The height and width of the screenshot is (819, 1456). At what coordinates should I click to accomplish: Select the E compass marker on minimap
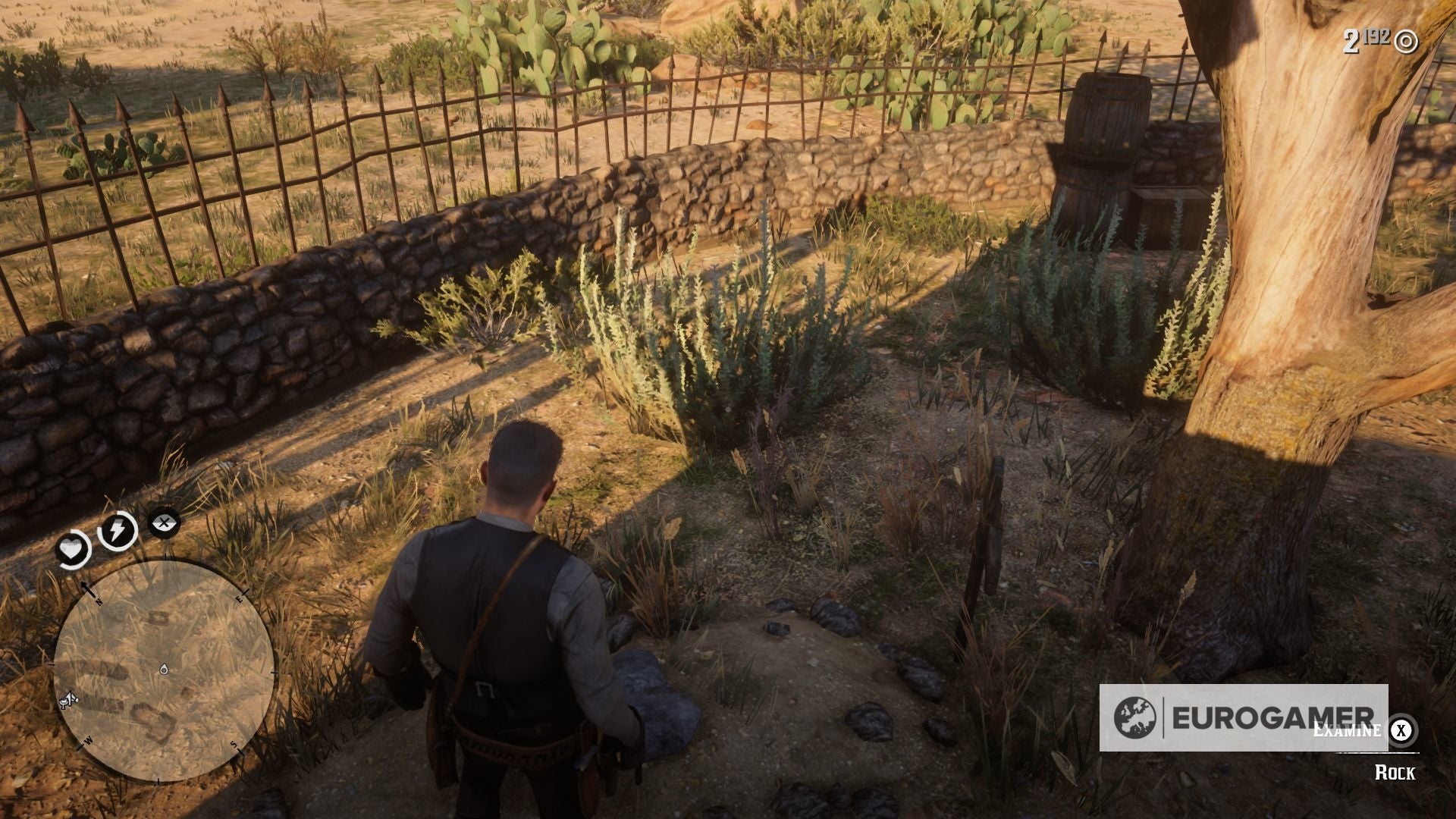tap(240, 598)
